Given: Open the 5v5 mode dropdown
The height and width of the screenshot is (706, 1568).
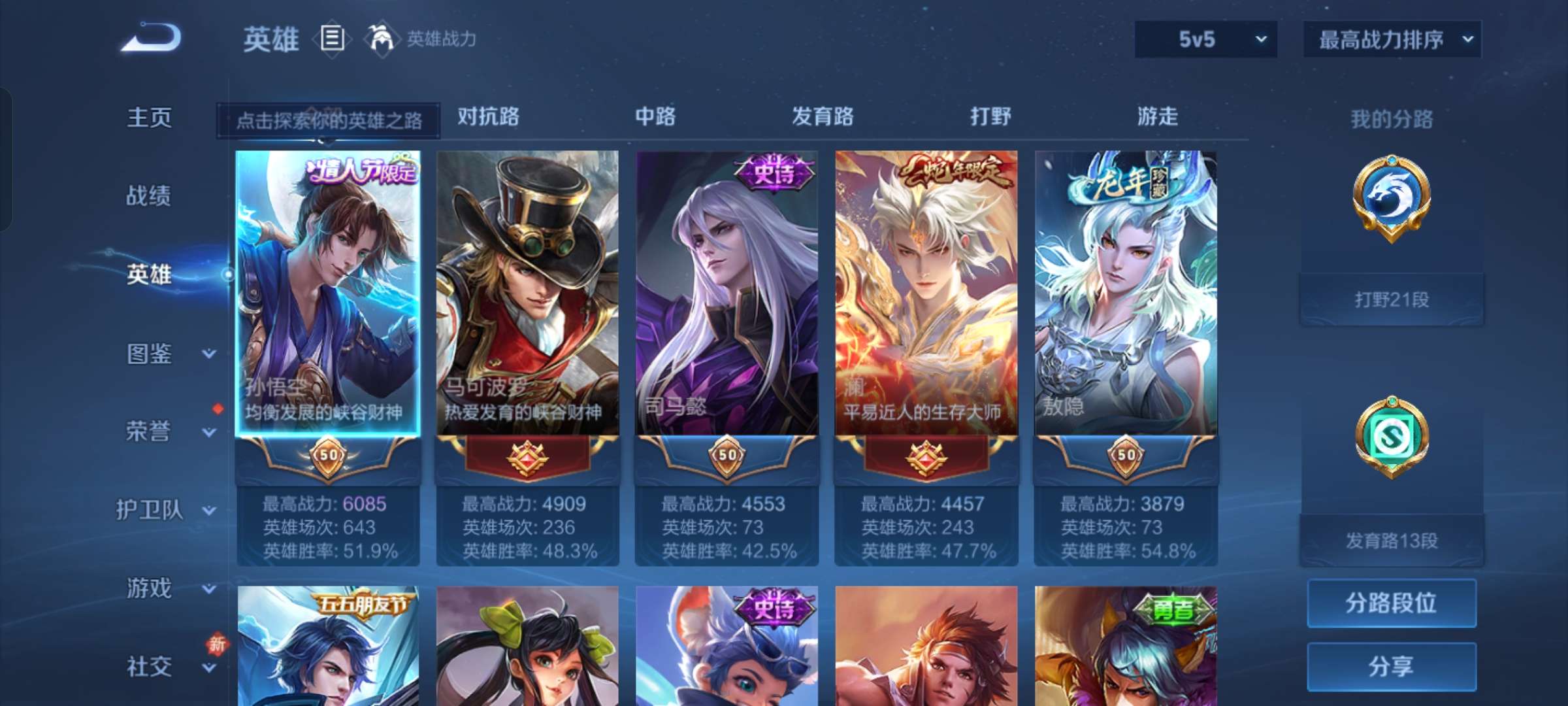Looking at the screenshot, I should coord(1204,39).
